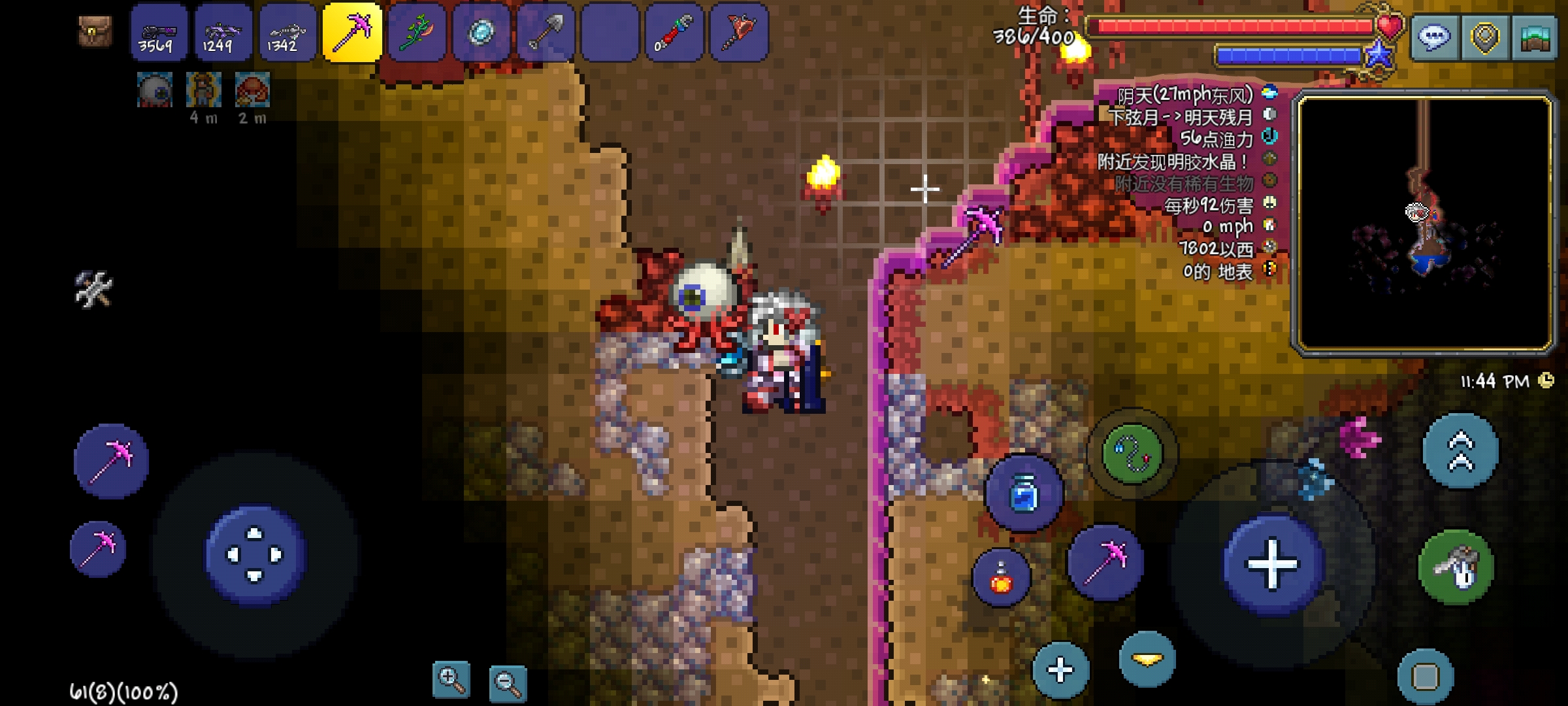
Task: Equip the shovel from the hotbar
Action: tap(546, 33)
